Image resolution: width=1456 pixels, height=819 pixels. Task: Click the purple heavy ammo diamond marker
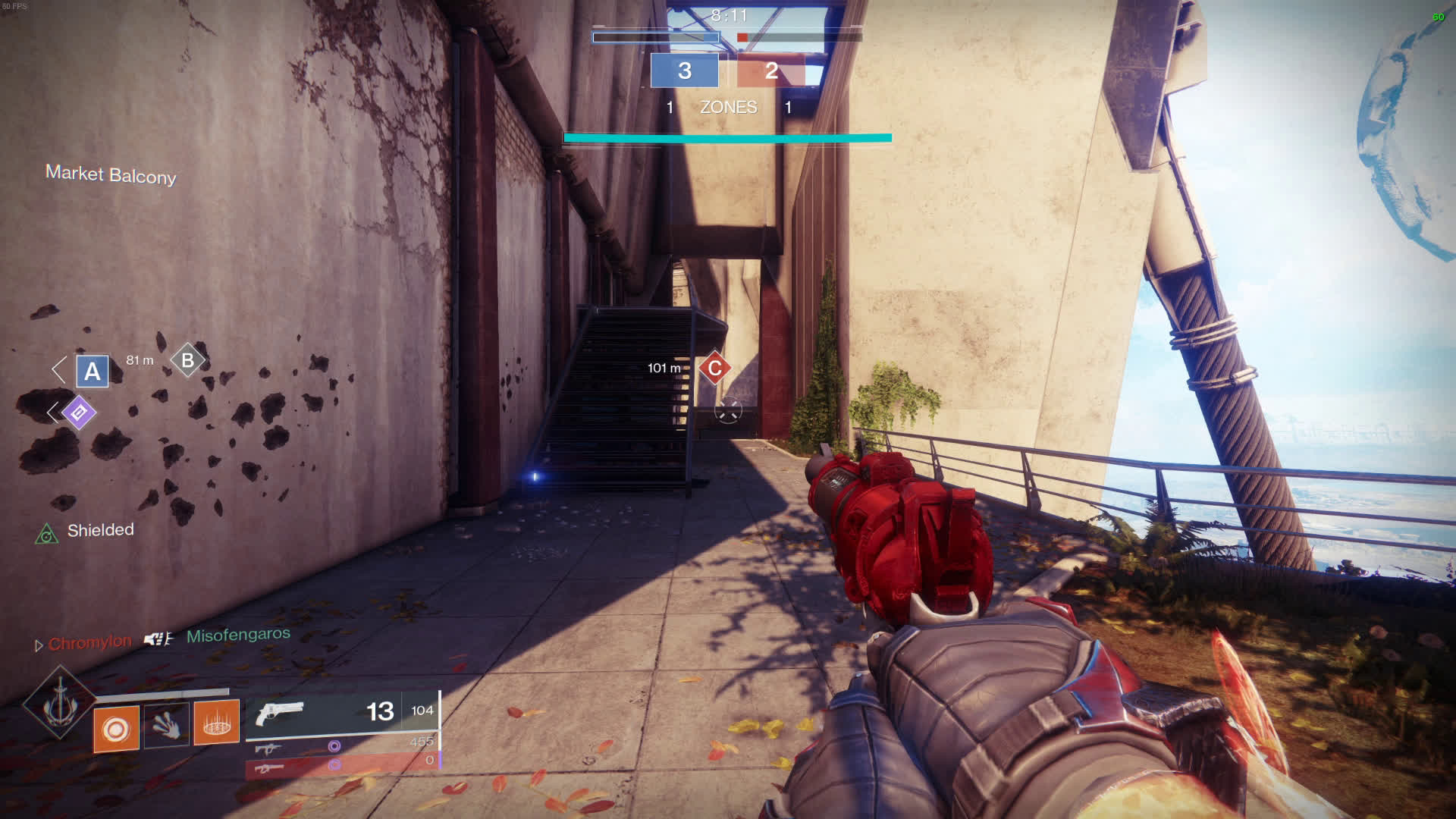click(x=79, y=413)
